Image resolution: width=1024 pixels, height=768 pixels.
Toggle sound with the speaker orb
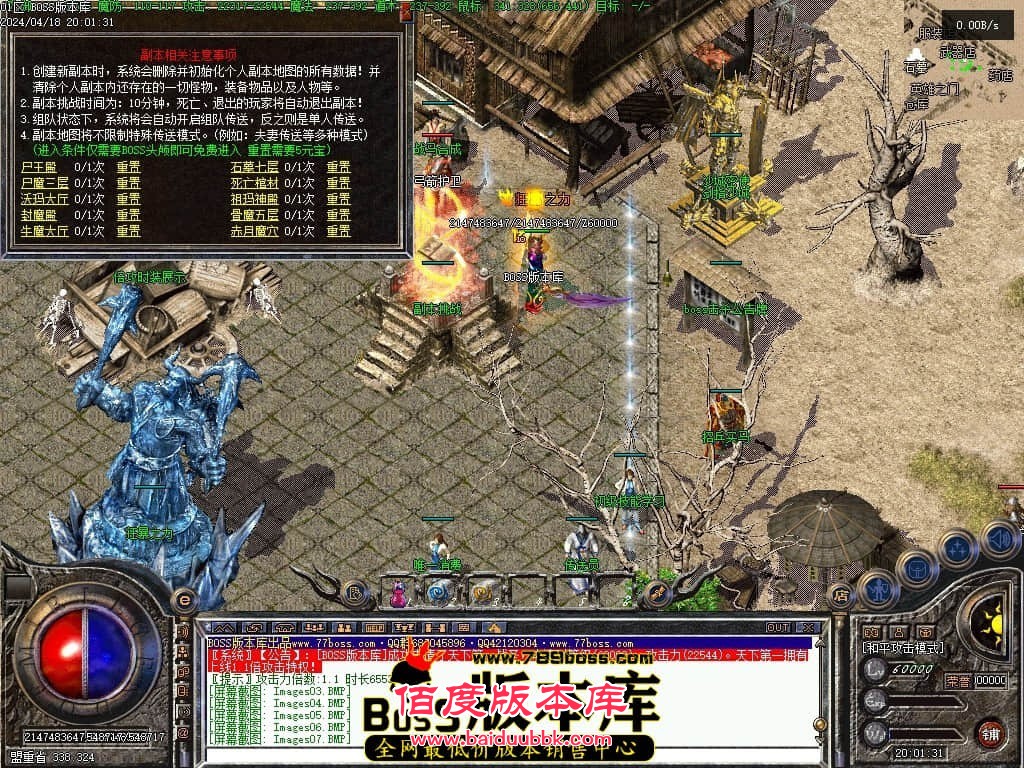(x=999, y=538)
